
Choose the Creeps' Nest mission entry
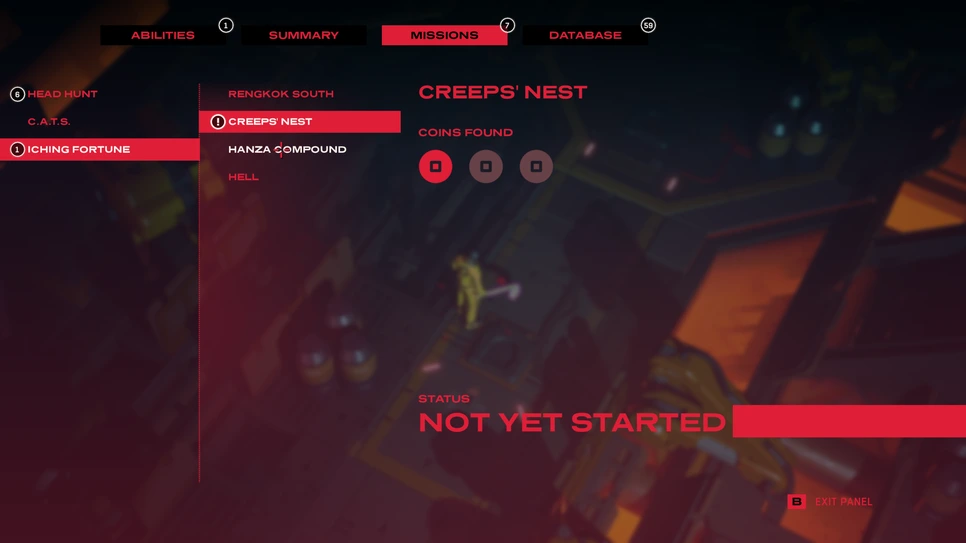270,122
